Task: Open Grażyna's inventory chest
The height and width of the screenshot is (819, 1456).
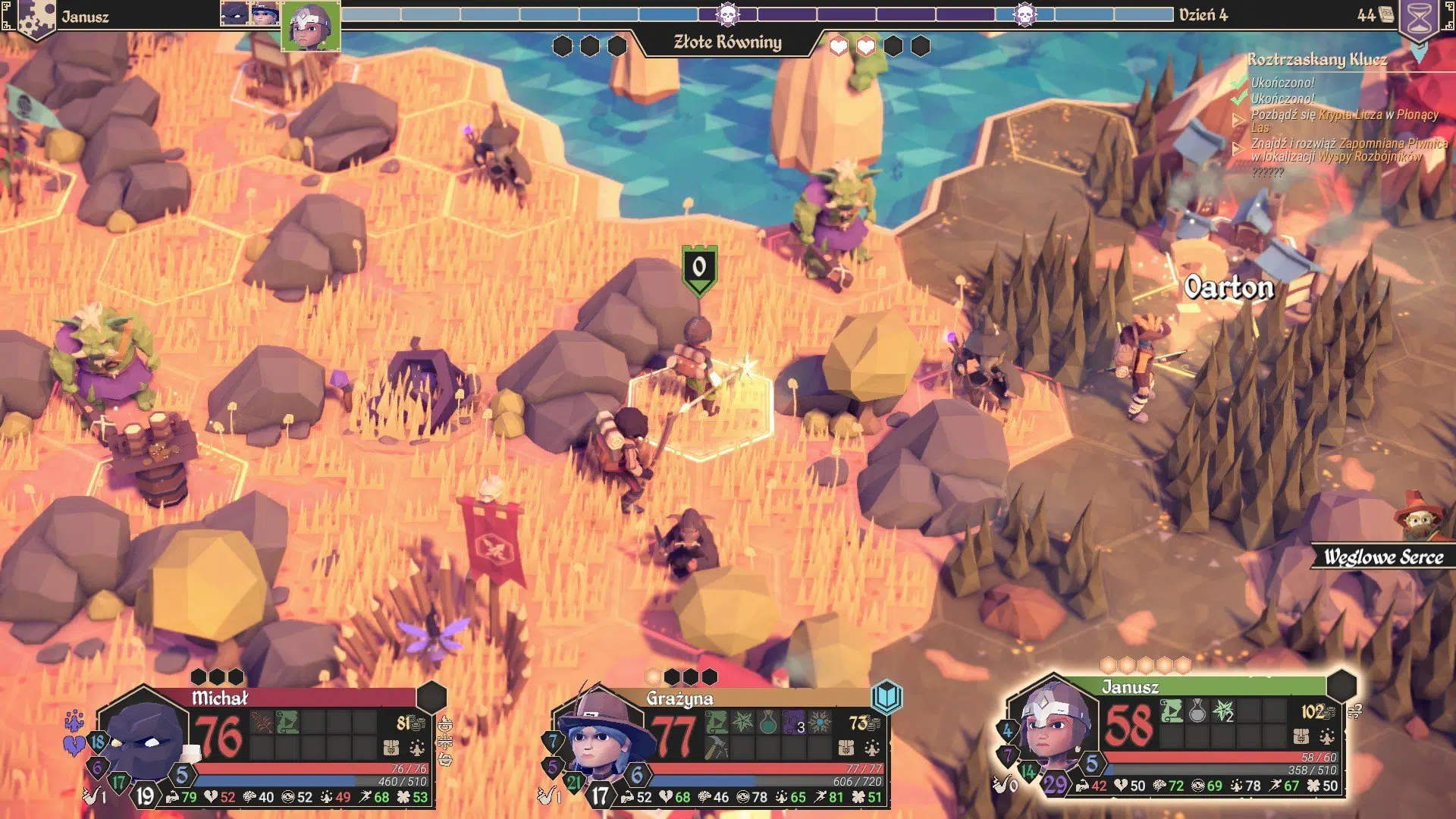Action: (846, 748)
